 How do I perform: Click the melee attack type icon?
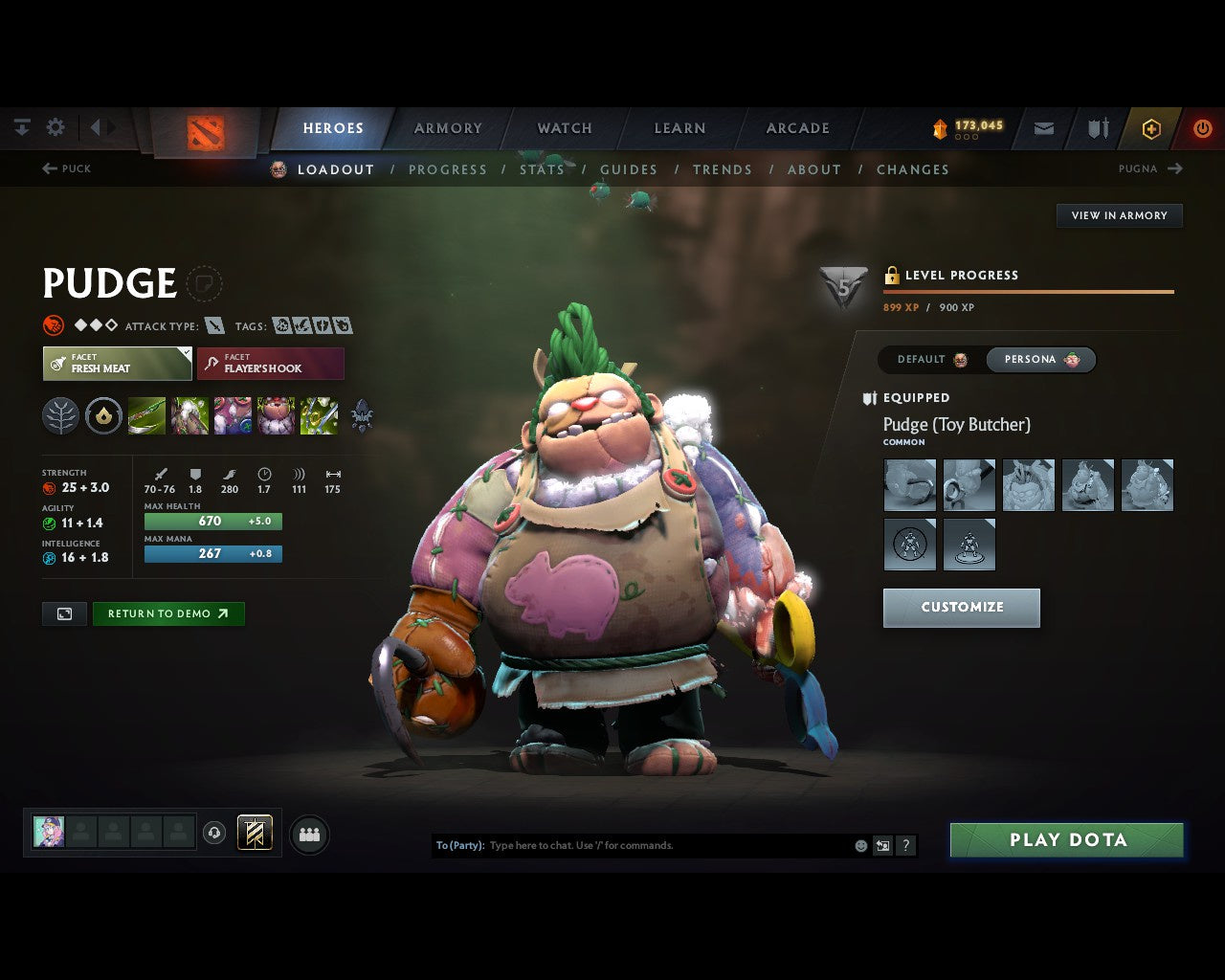click(214, 325)
